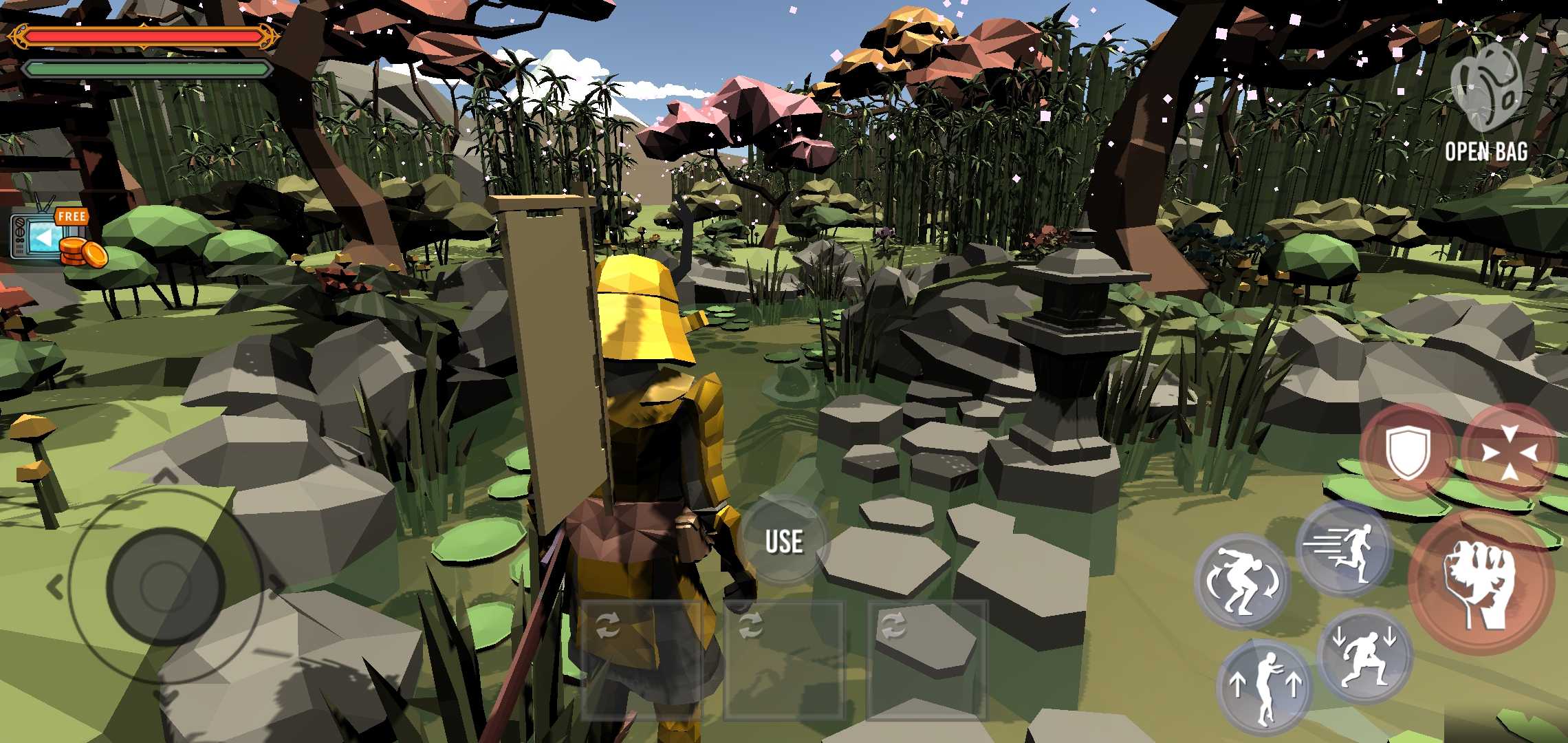Screen dimensions: 1568x743
Task: Tap the jump up button
Action: coord(1264,687)
